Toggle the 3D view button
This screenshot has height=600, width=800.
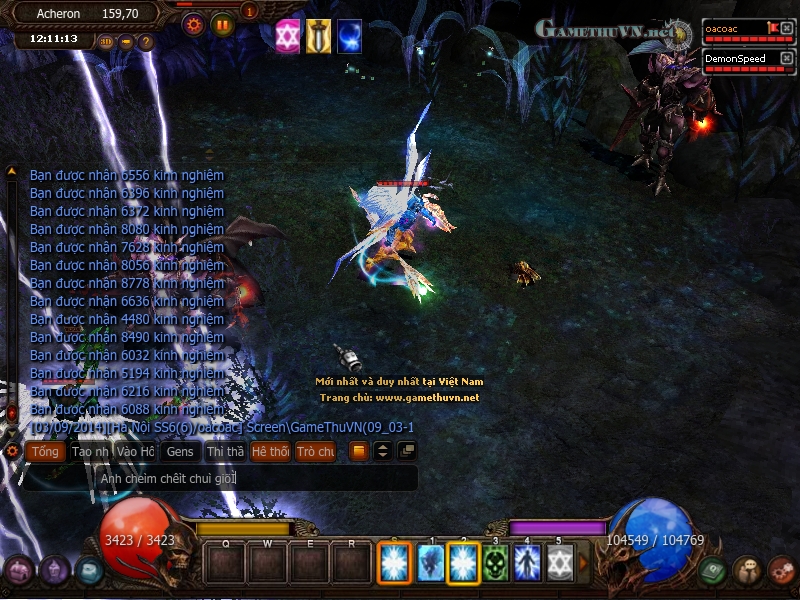click(x=107, y=42)
